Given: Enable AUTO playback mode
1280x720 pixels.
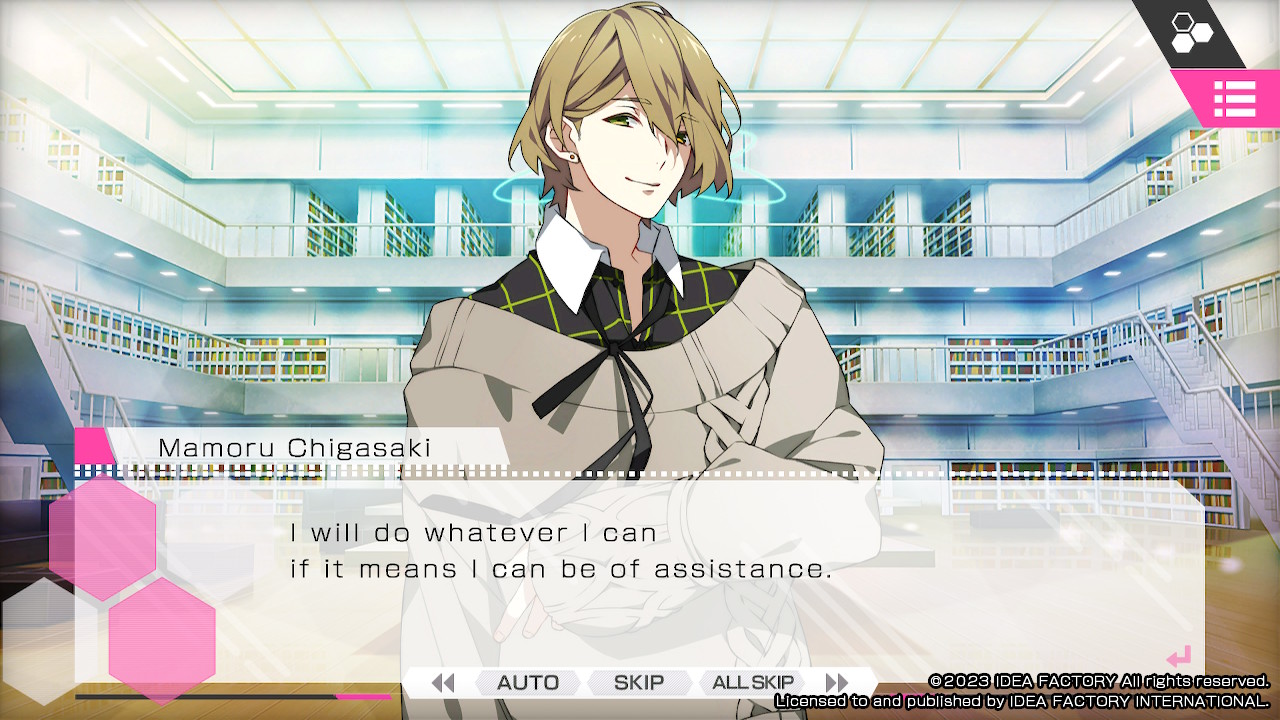Looking at the screenshot, I should 527,683.
